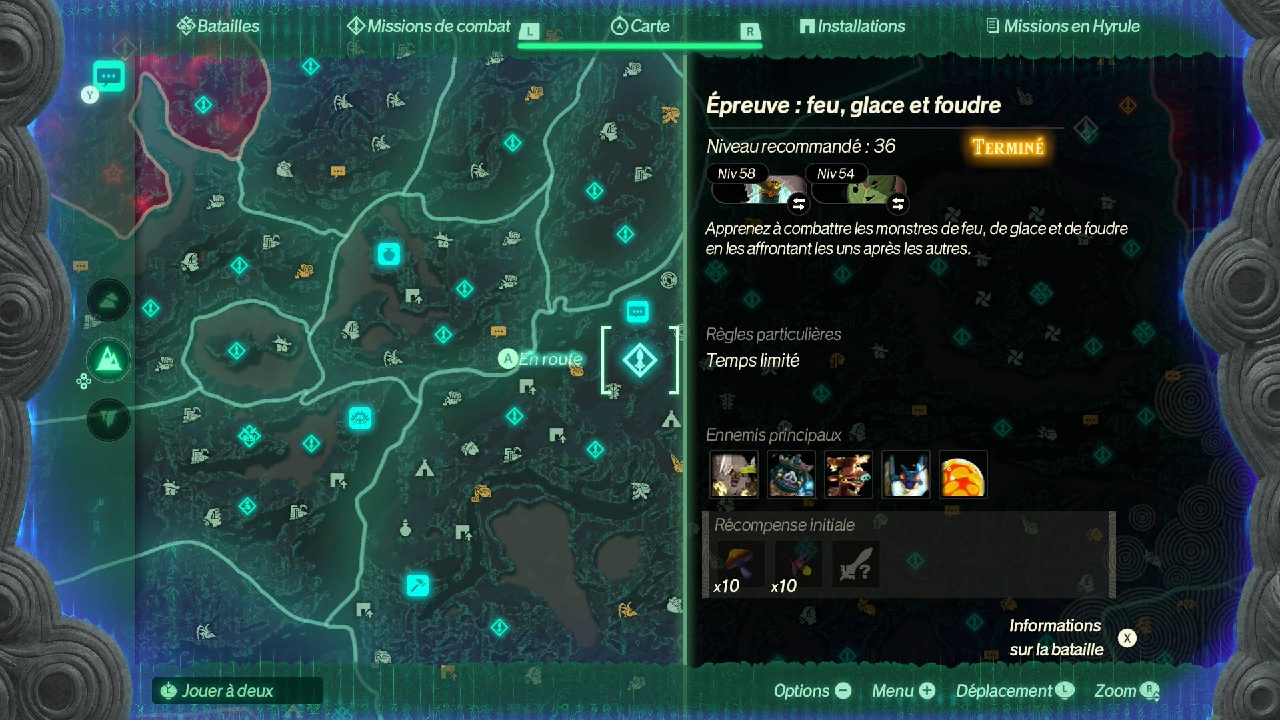The image size is (1280, 720).
Task: Switch to the Batailles tab
Action: 218,27
